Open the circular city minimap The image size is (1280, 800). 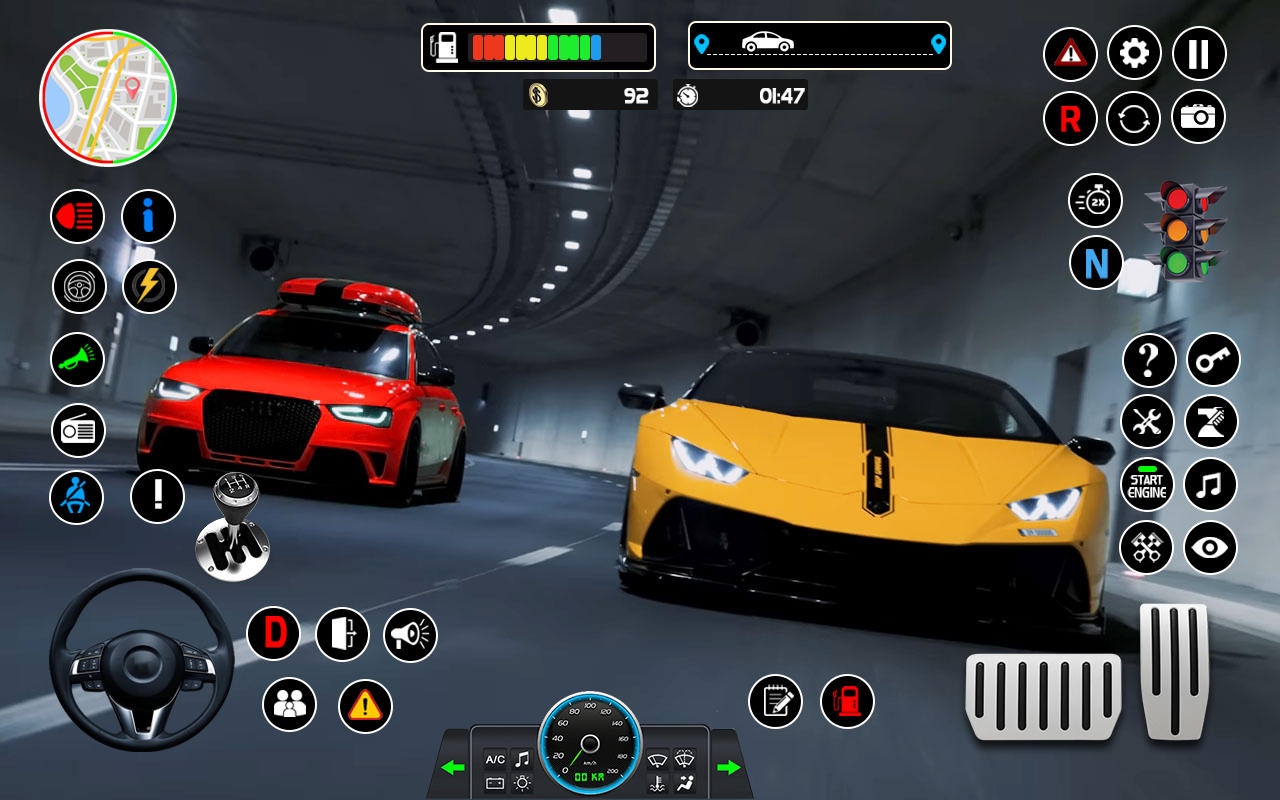coord(108,97)
